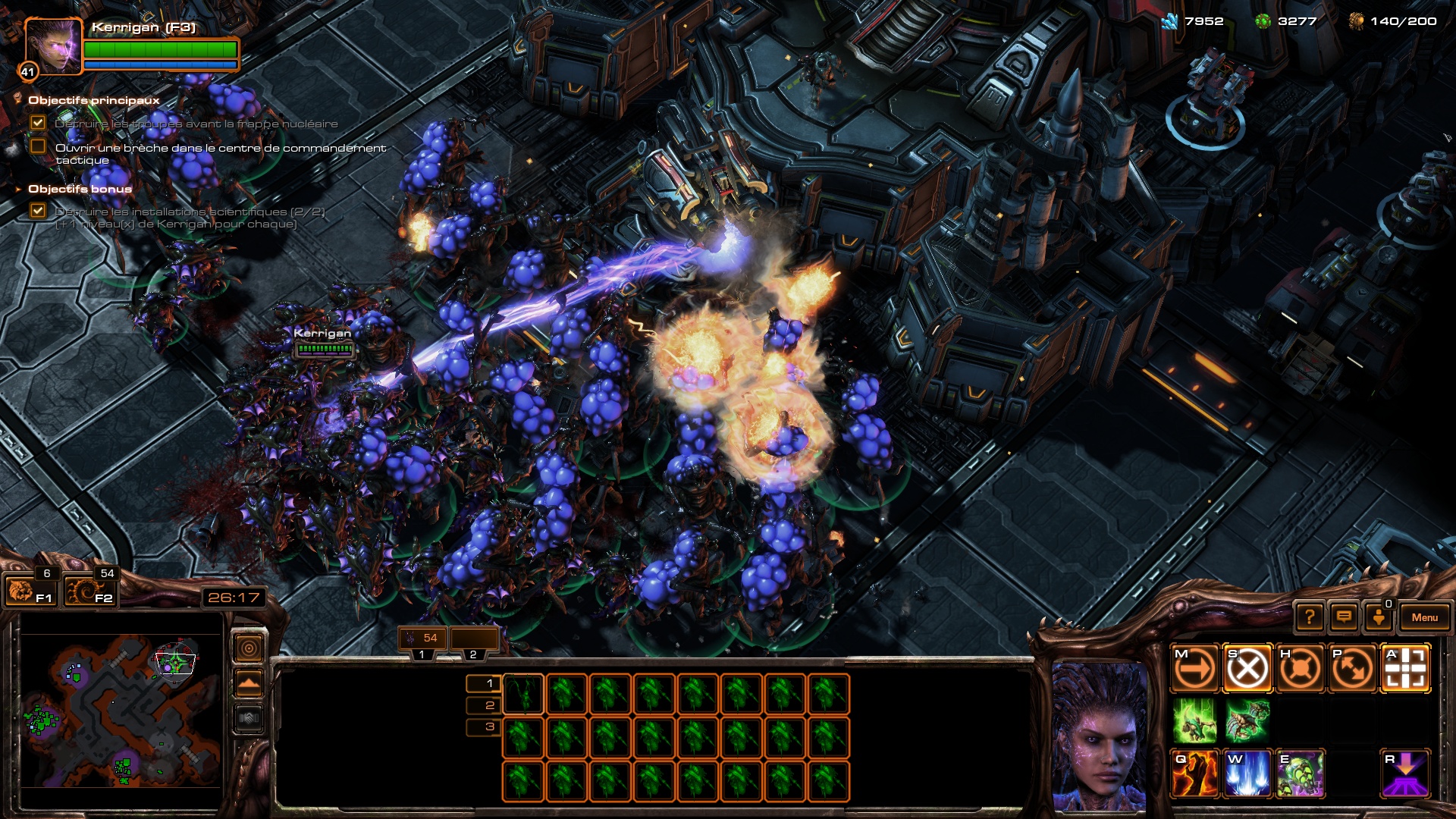Trigger the purple R ultimate ability

pyautogui.click(x=1405, y=774)
